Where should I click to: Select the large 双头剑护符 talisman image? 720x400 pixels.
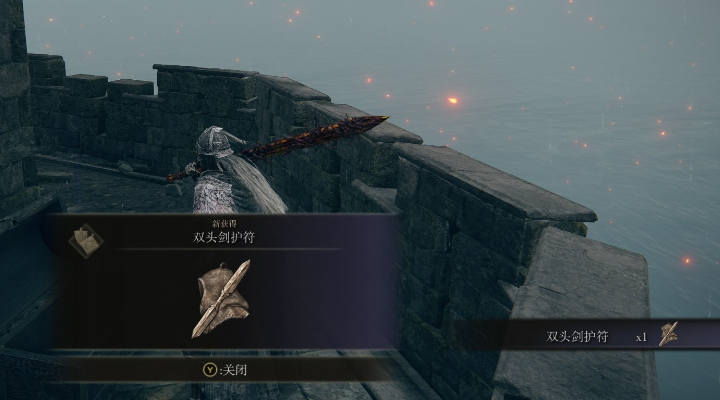pos(222,297)
